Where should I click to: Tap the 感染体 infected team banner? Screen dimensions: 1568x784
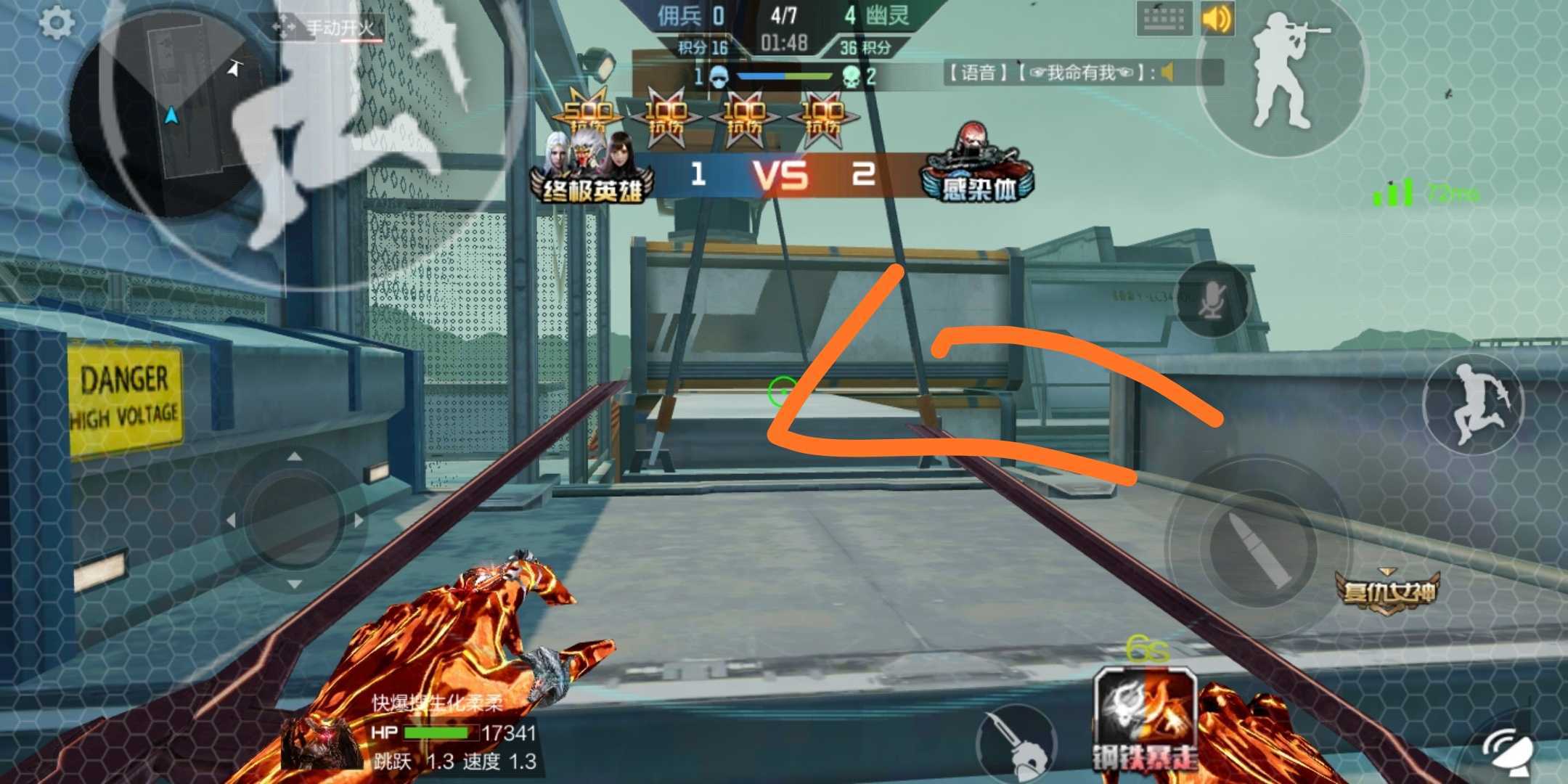coord(978,171)
